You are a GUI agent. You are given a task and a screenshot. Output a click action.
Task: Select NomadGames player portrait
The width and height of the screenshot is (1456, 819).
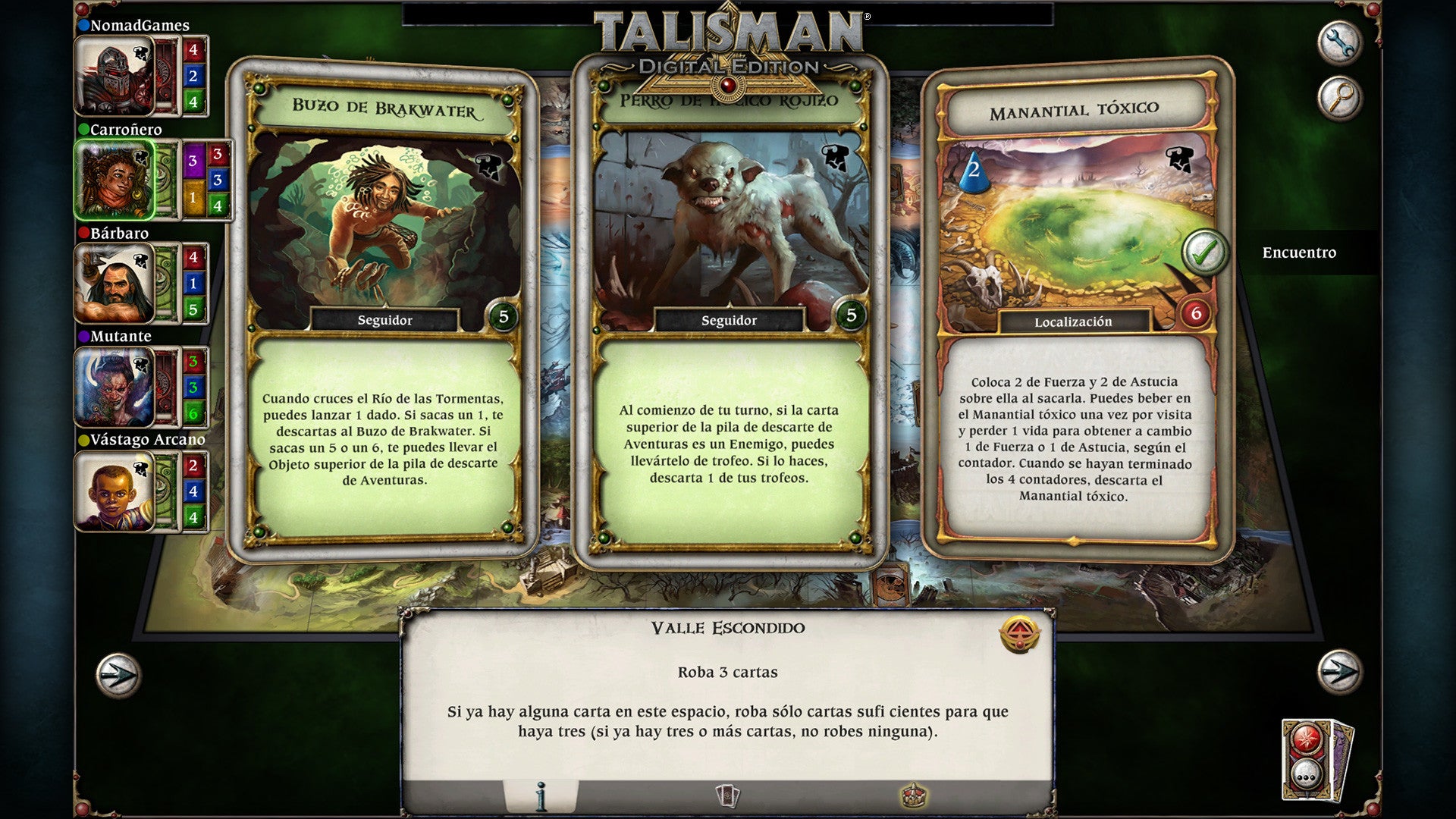click(x=114, y=76)
